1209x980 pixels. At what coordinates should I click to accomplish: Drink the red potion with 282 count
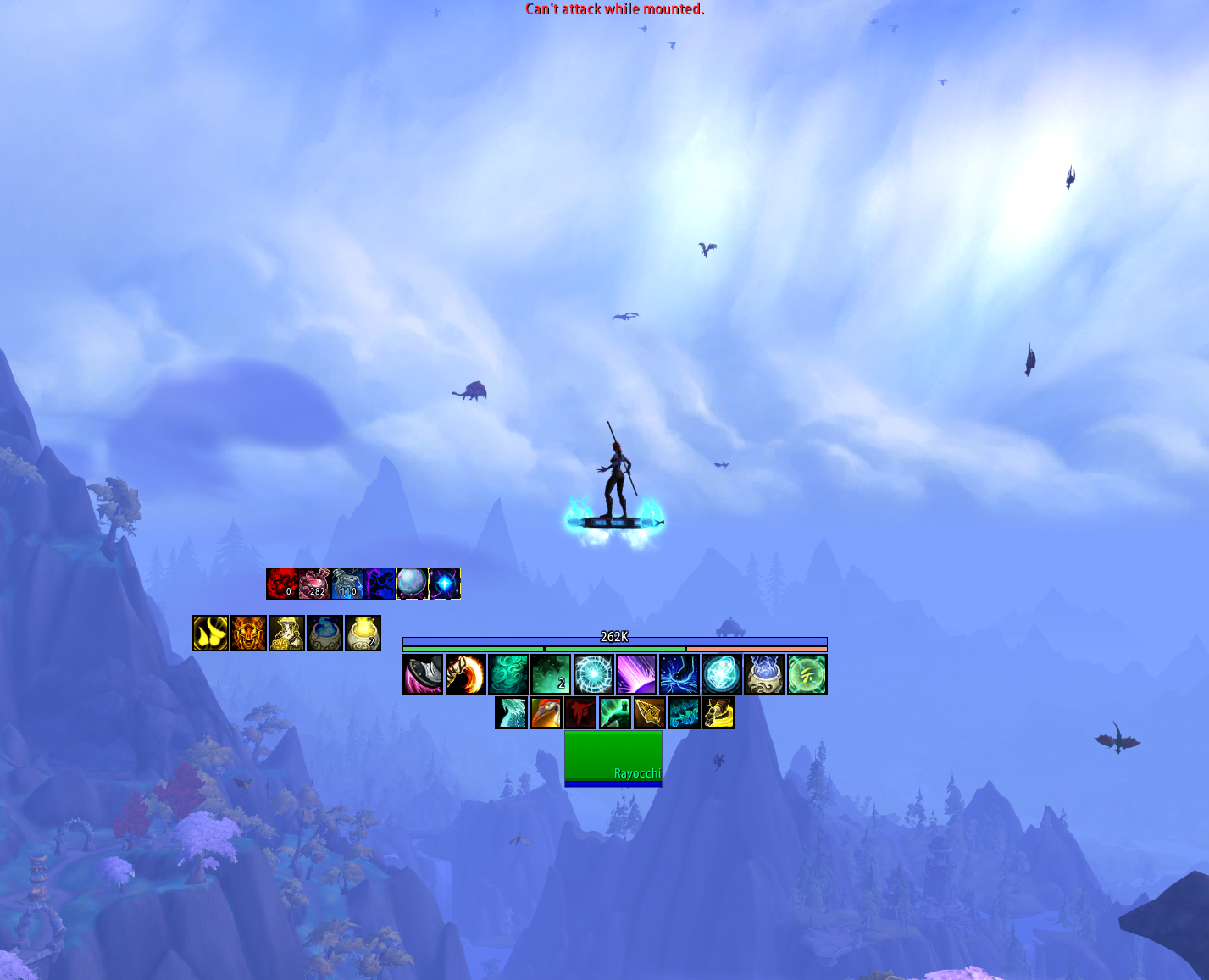[314, 584]
